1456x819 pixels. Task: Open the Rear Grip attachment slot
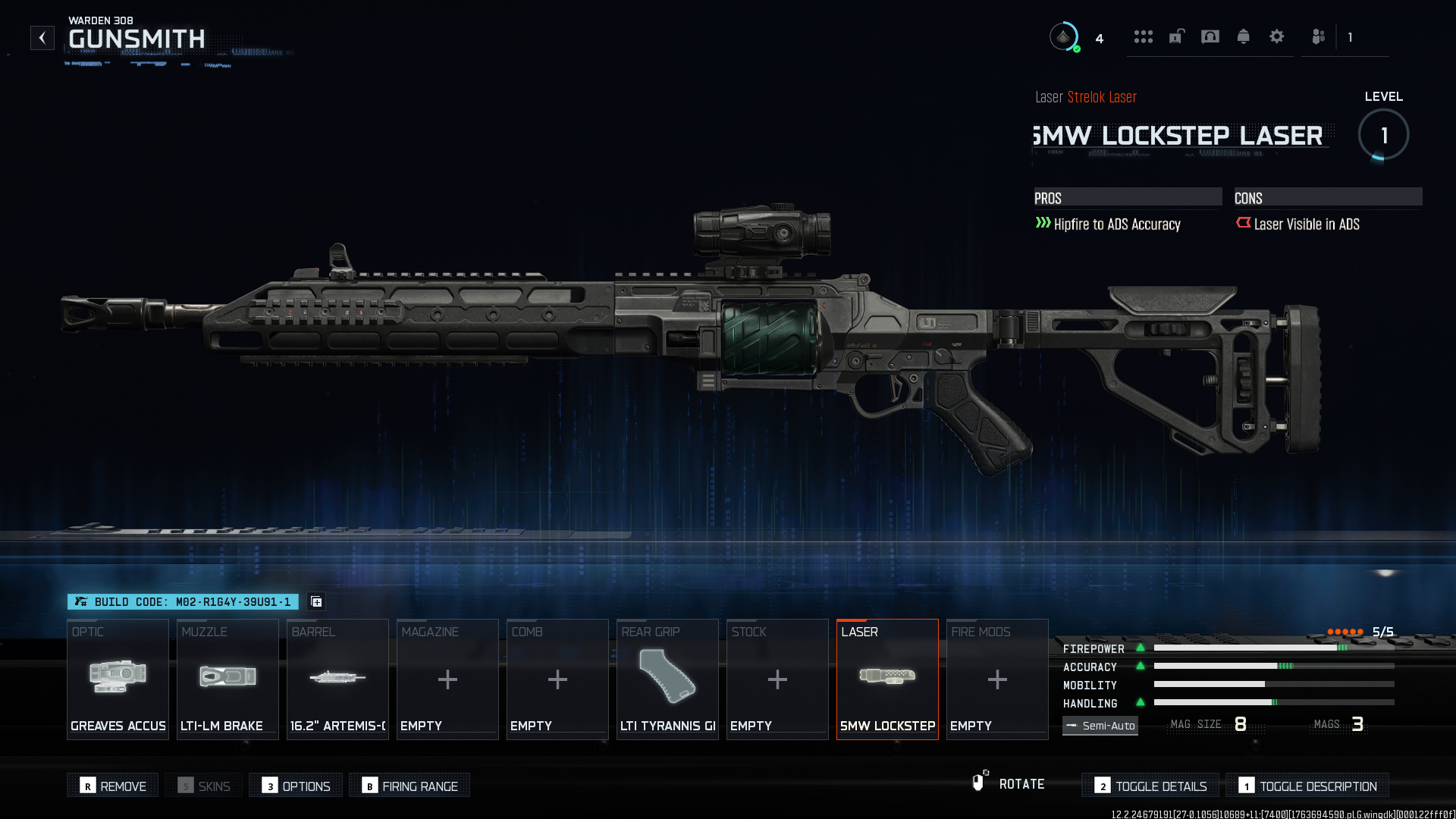coord(667,679)
